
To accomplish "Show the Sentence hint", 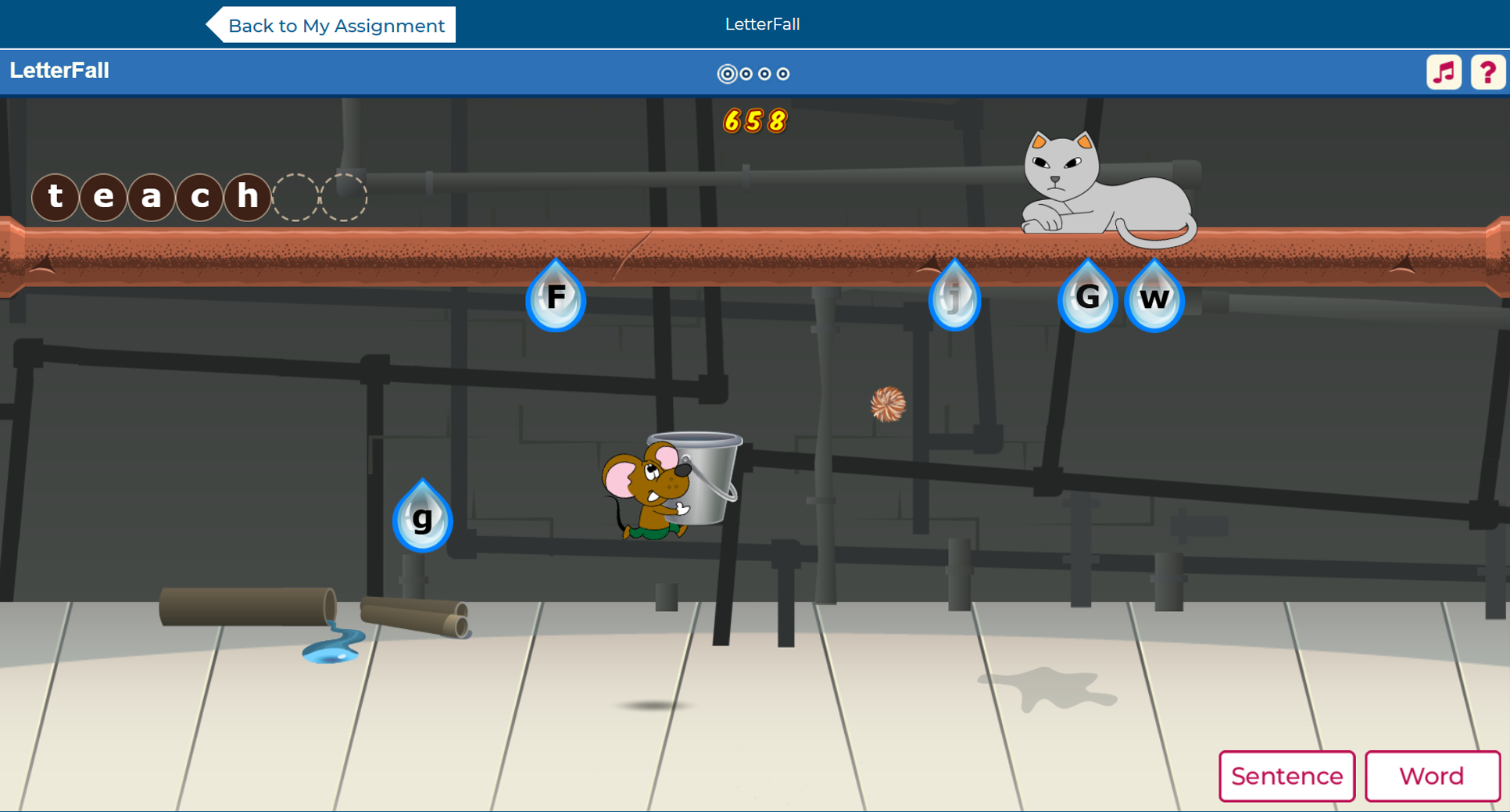I will click(1286, 776).
